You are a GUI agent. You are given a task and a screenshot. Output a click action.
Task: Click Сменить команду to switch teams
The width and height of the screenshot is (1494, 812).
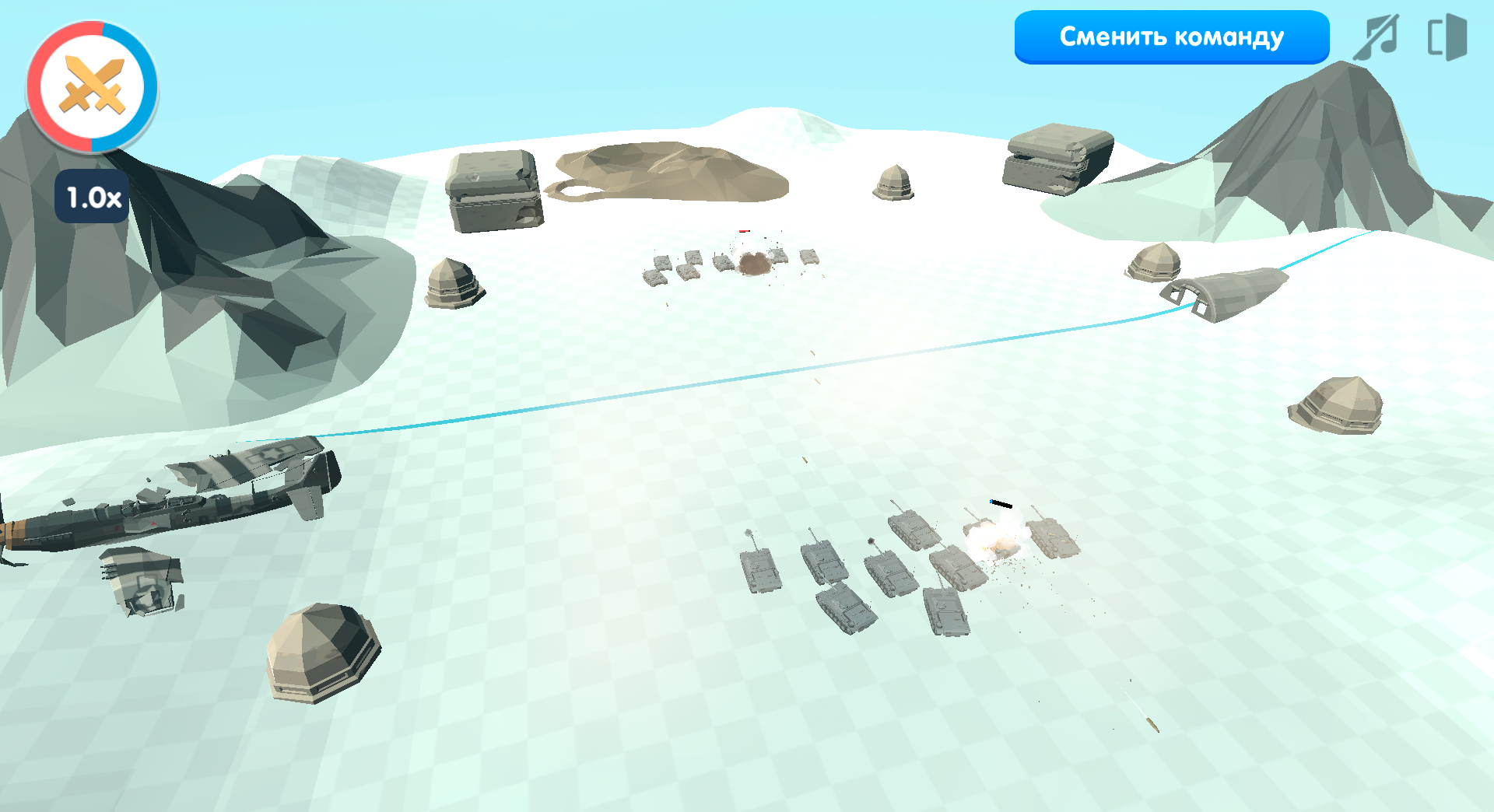click(1172, 36)
